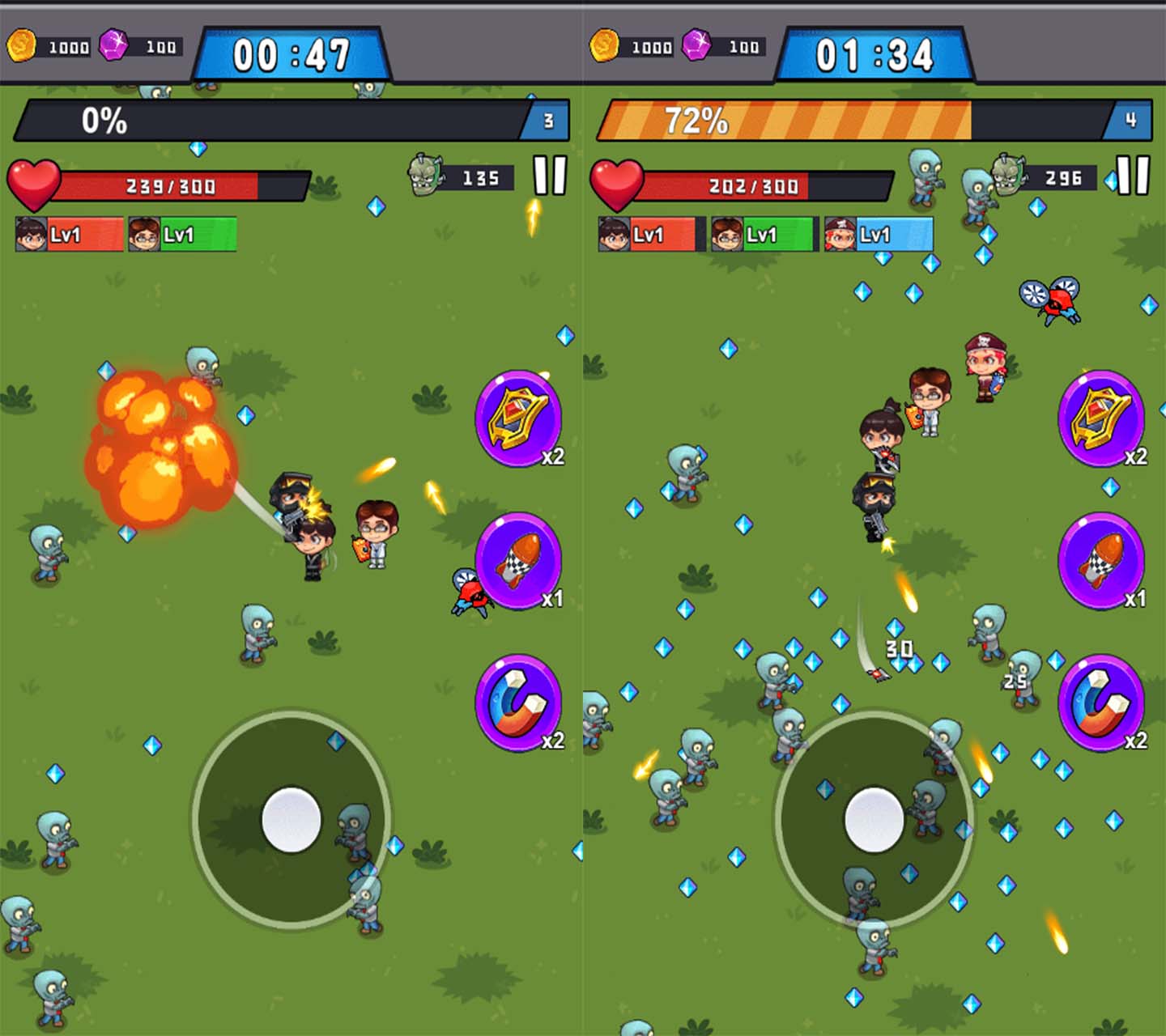The height and width of the screenshot is (1036, 1166).
Task: Select the blue pirate hero Lv1 portrait
Action: (x=879, y=235)
